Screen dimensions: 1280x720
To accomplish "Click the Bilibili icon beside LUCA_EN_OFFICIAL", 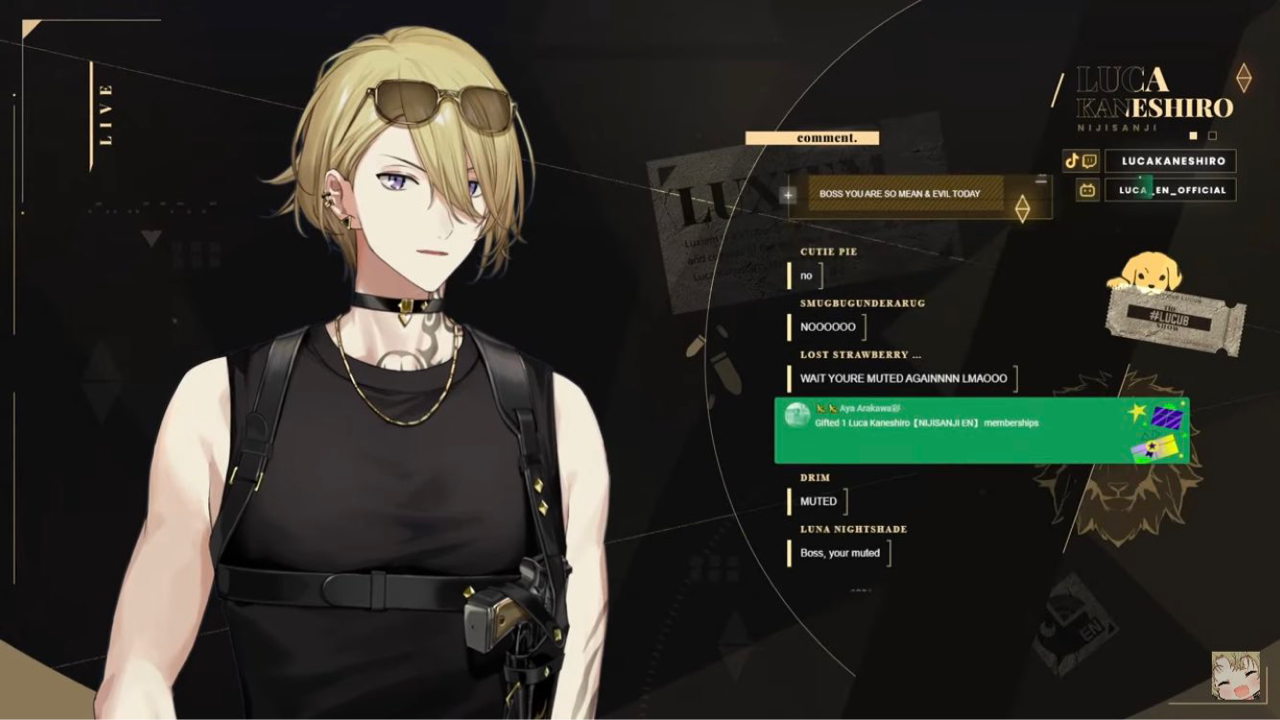I will click(x=1087, y=190).
